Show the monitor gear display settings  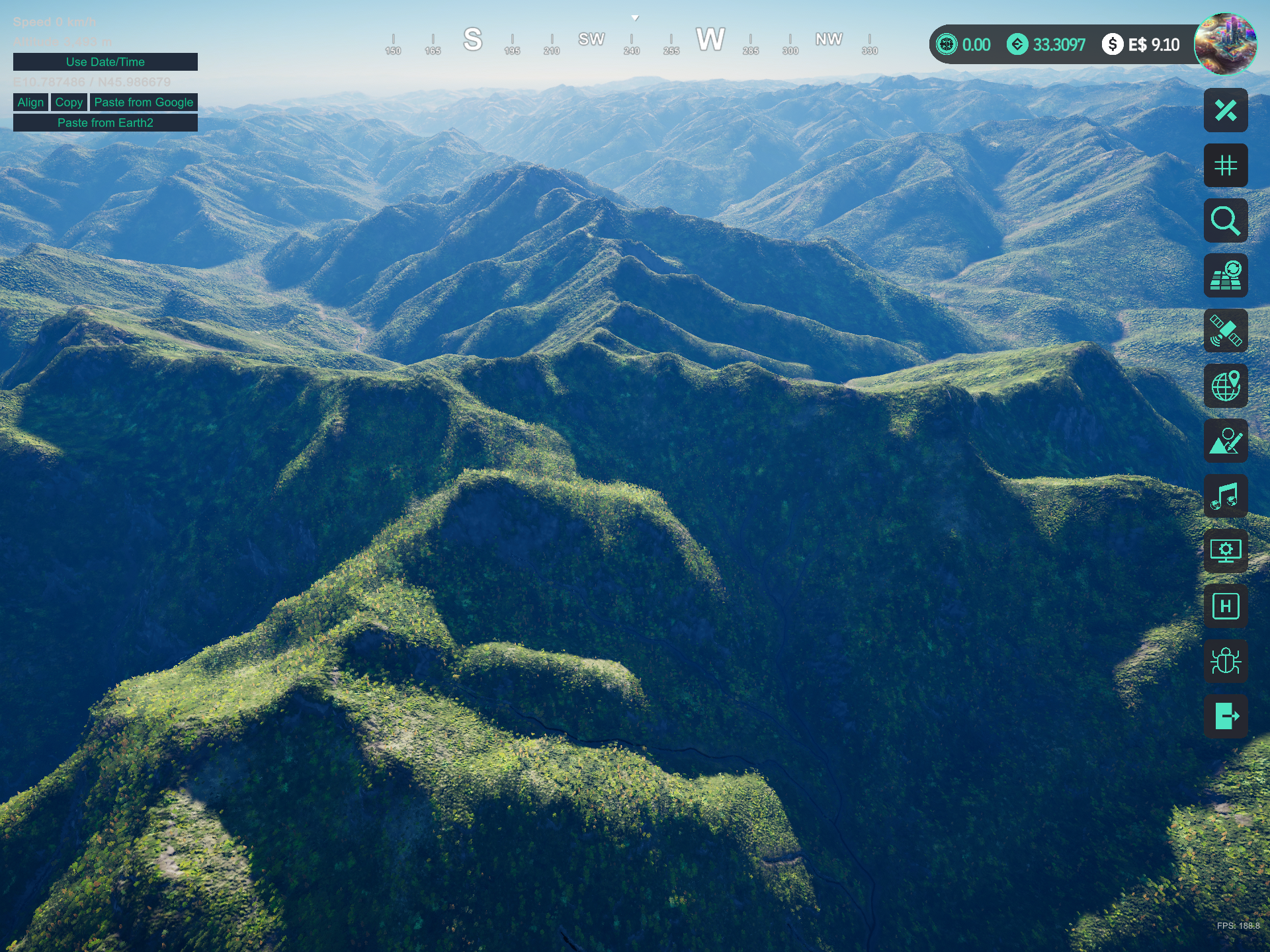[x=1226, y=551]
